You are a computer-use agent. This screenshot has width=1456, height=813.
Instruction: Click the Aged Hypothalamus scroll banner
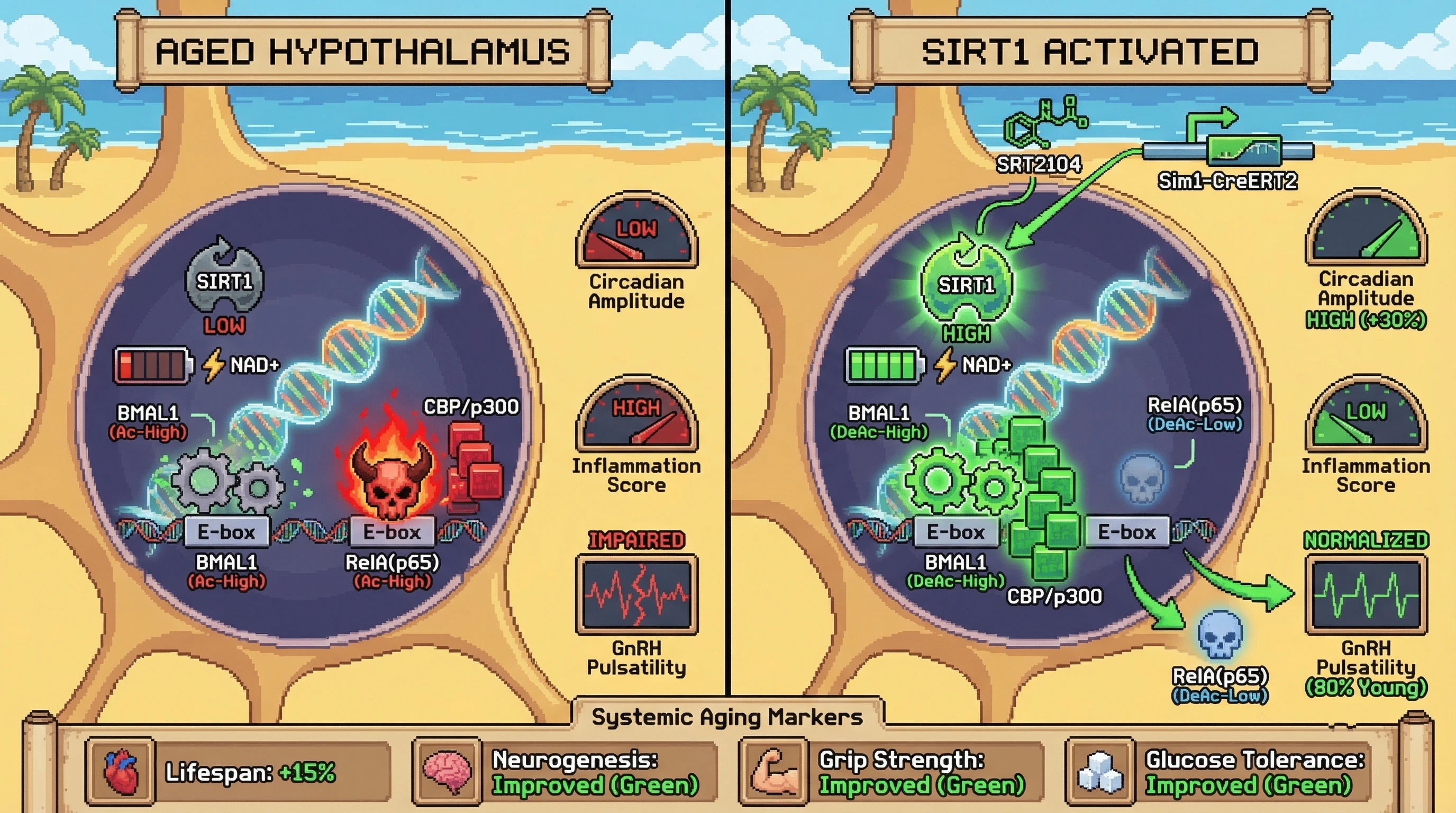click(x=362, y=51)
